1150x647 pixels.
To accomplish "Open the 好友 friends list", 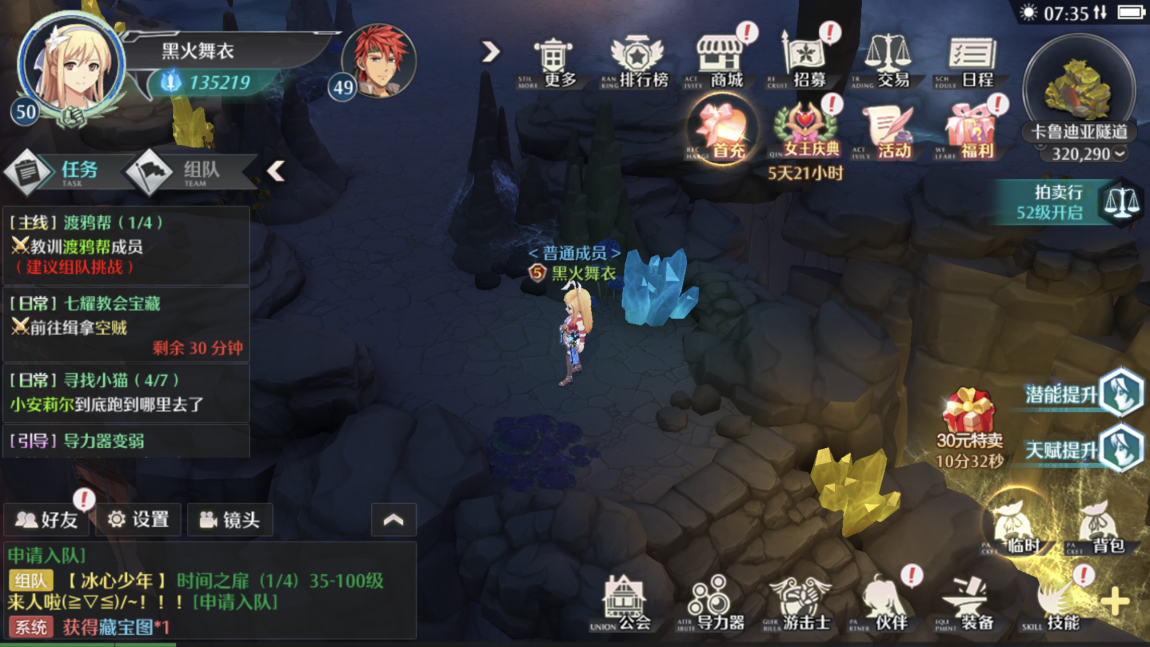I will pyautogui.click(x=48, y=520).
